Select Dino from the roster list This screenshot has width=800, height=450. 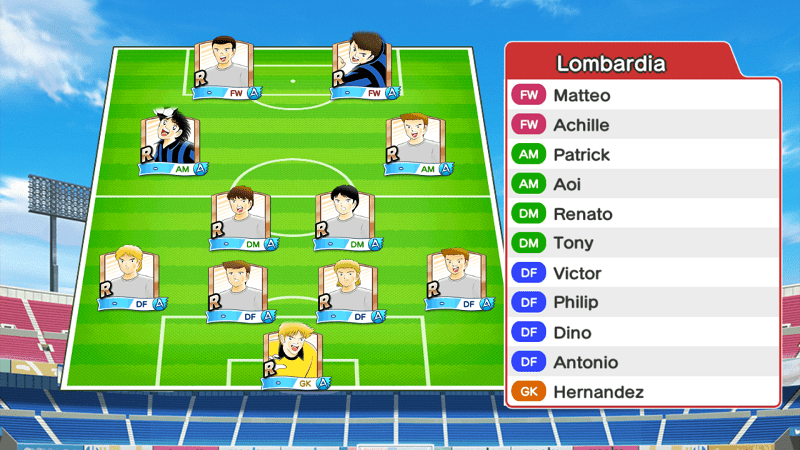point(642,332)
